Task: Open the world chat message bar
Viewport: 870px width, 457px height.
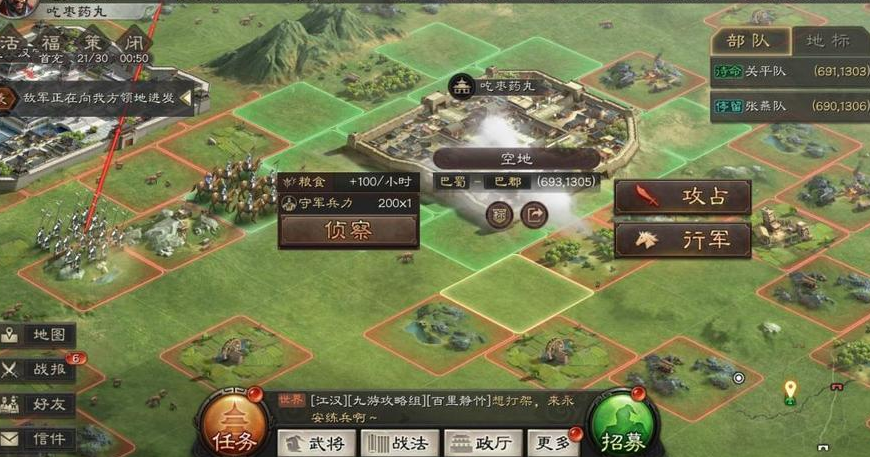Action: click(420, 407)
